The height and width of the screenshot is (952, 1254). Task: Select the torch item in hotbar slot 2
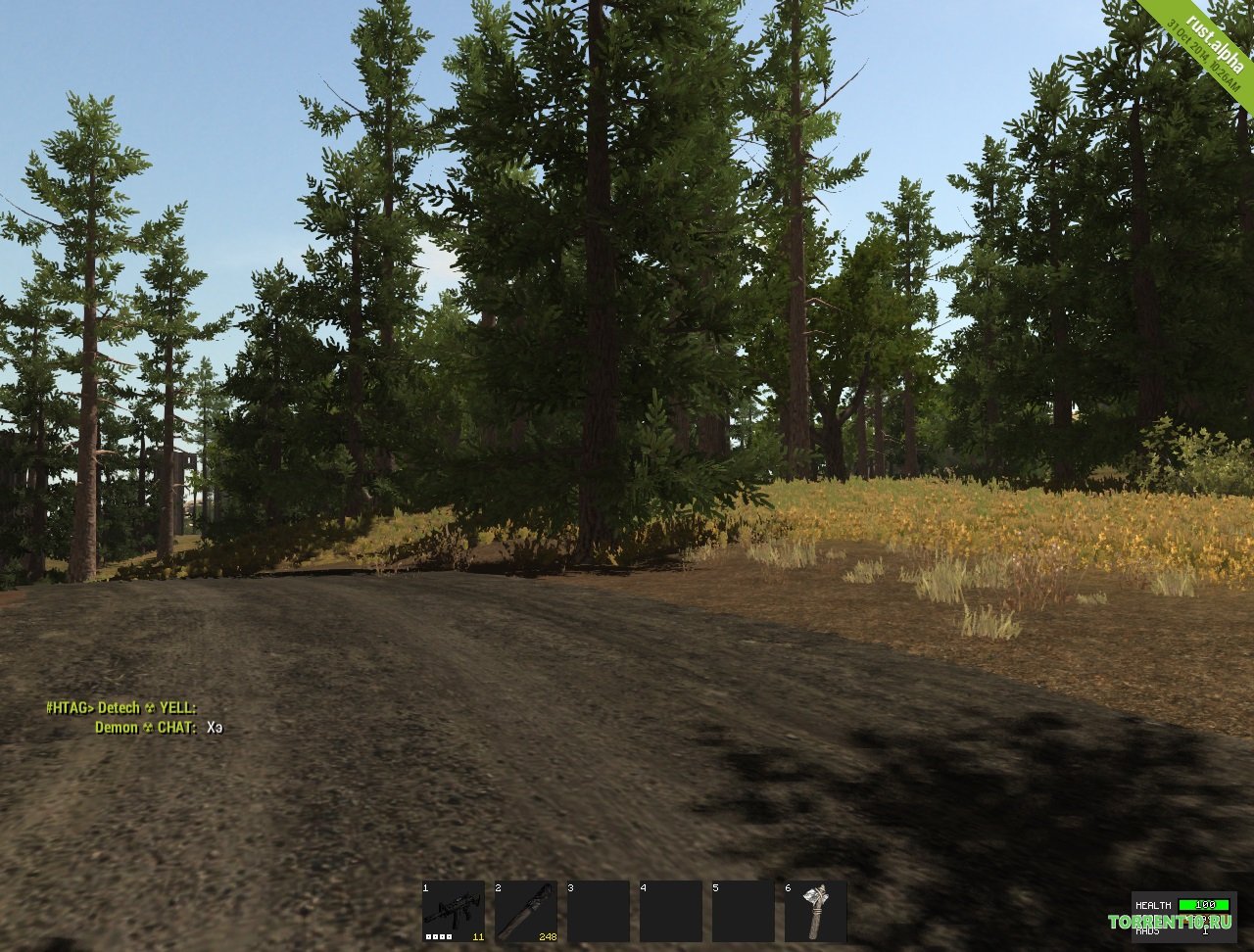(525, 911)
